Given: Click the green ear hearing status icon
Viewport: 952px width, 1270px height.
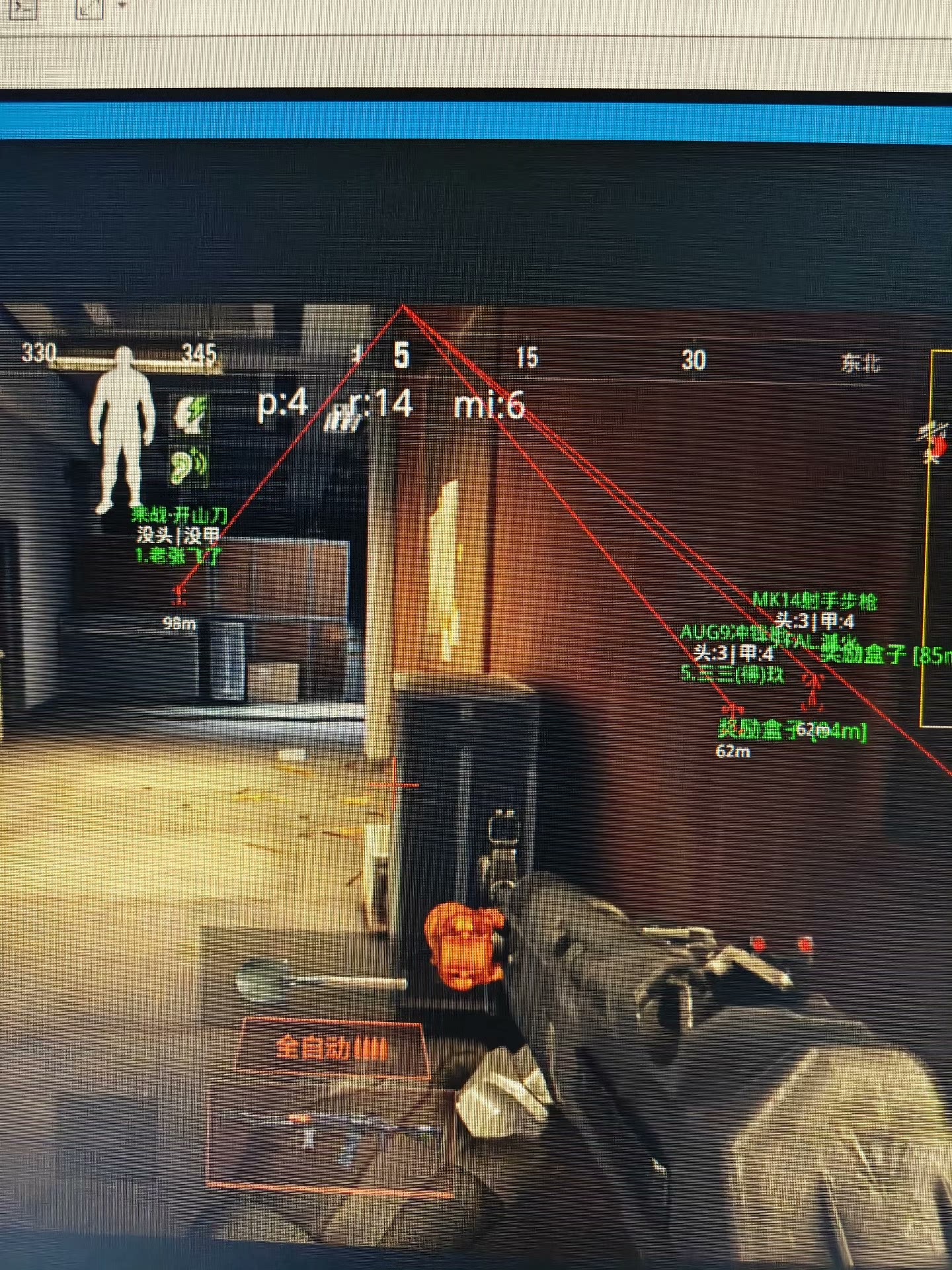Looking at the screenshot, I should tap(189, 464).
